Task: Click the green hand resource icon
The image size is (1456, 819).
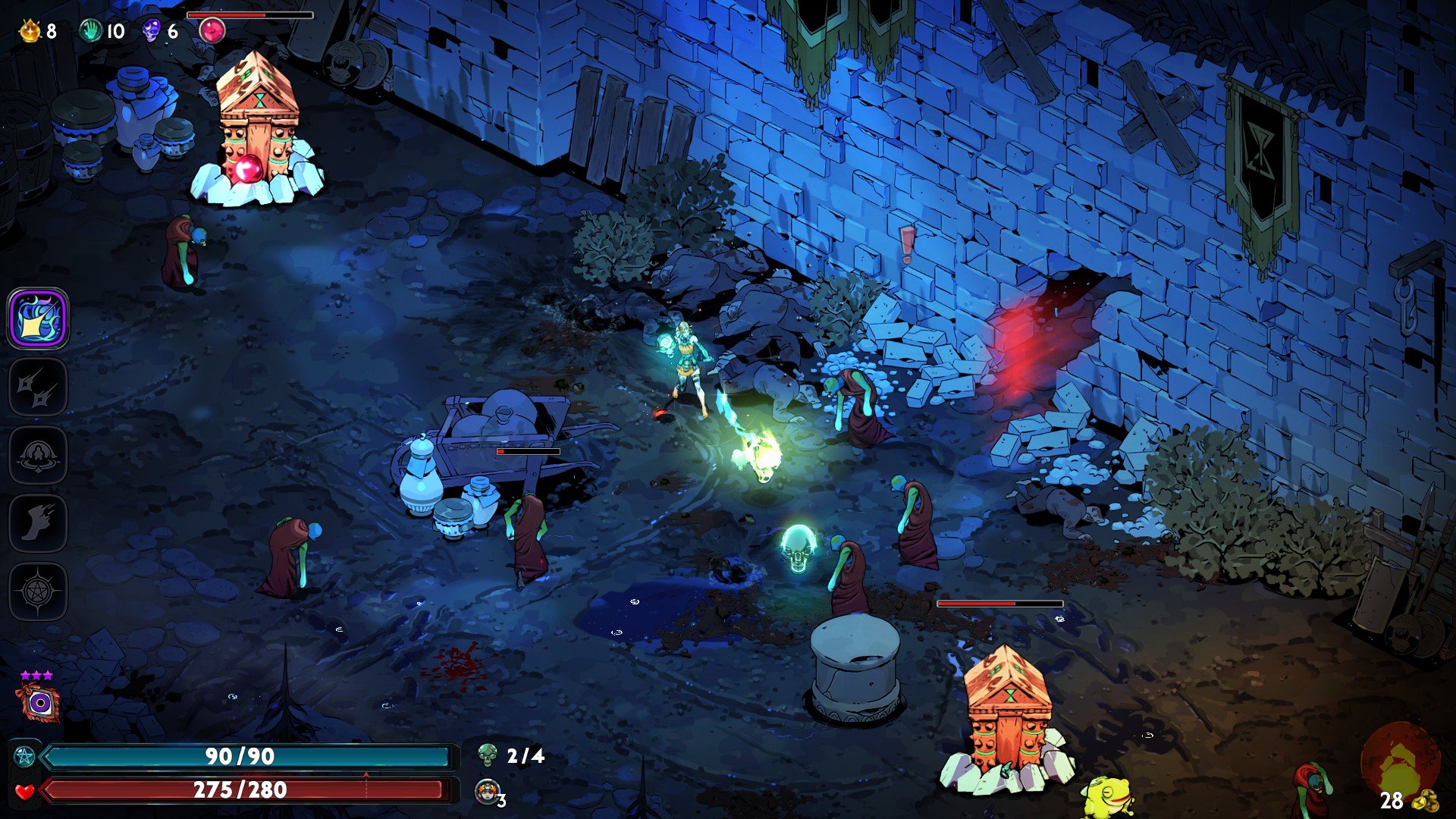Action: 91,30
